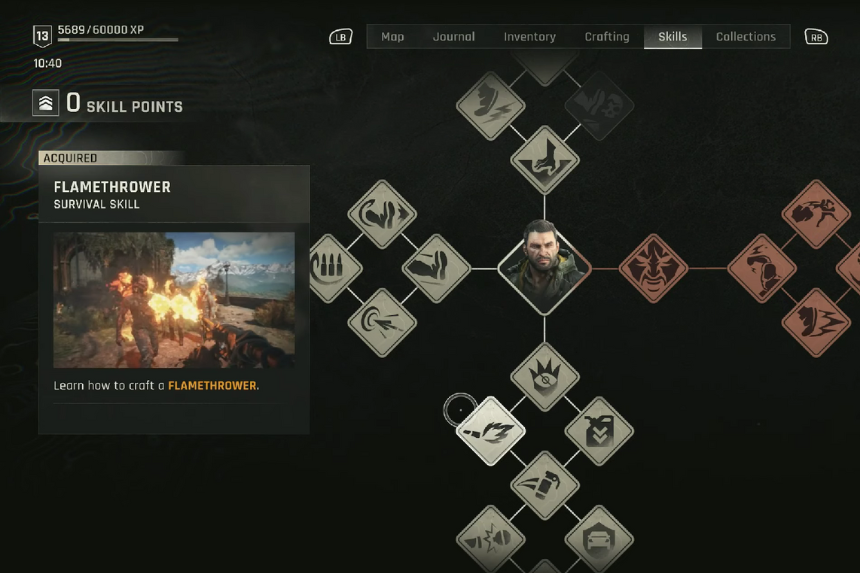Choose the eye with spikes skill
Image resolution: width=860 pixels, height=573 pixels.
point(544,377)
